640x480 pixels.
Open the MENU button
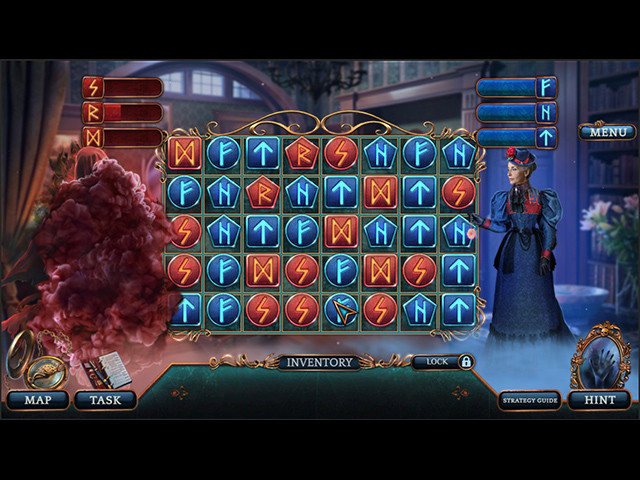[x=607, y=132]
